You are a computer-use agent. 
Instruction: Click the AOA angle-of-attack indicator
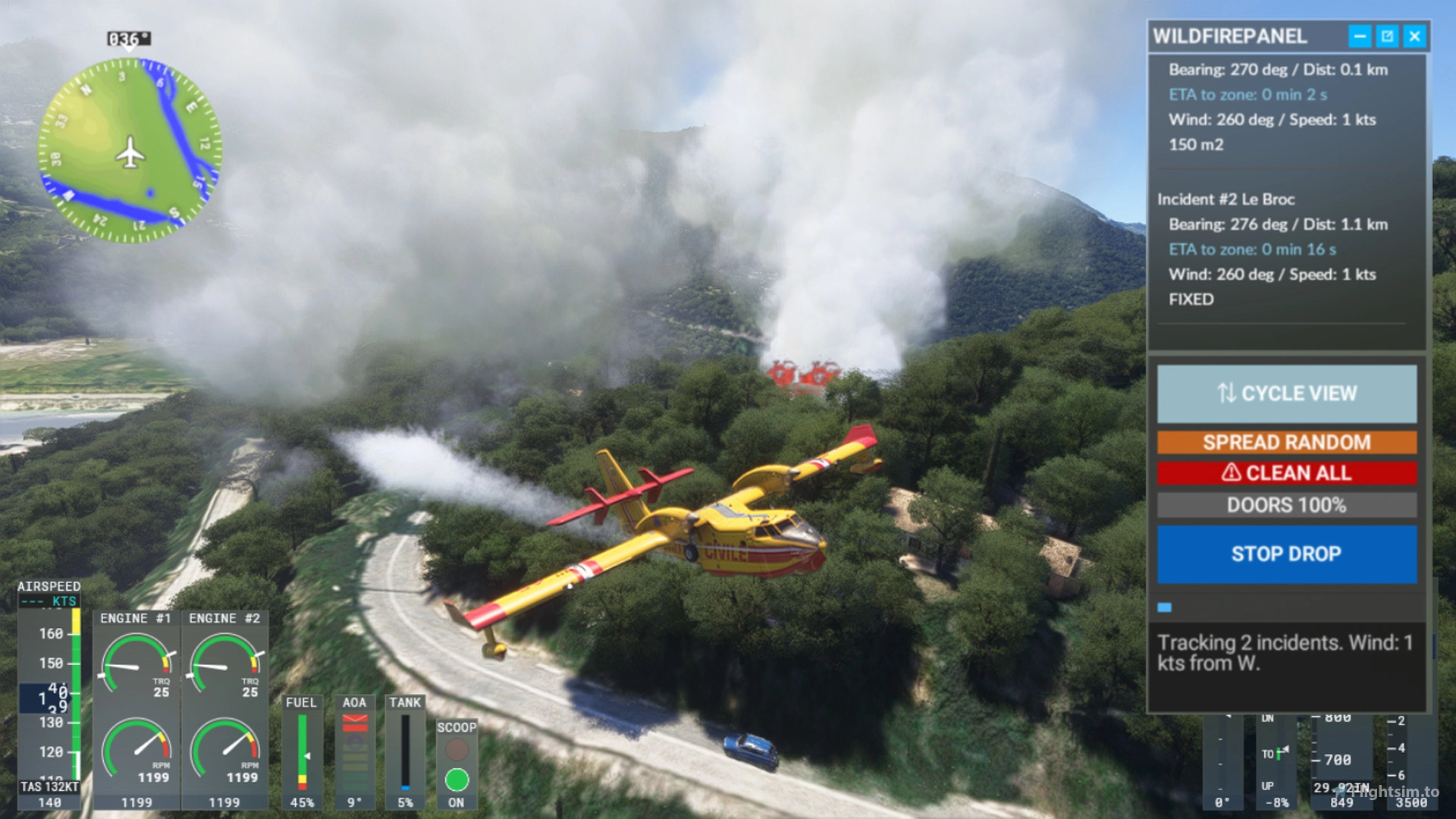(x=355, y=751)
